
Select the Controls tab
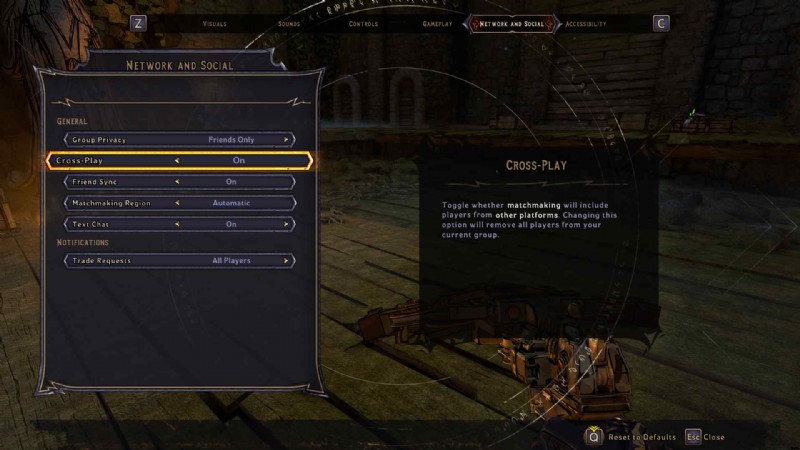click(363, 23)
